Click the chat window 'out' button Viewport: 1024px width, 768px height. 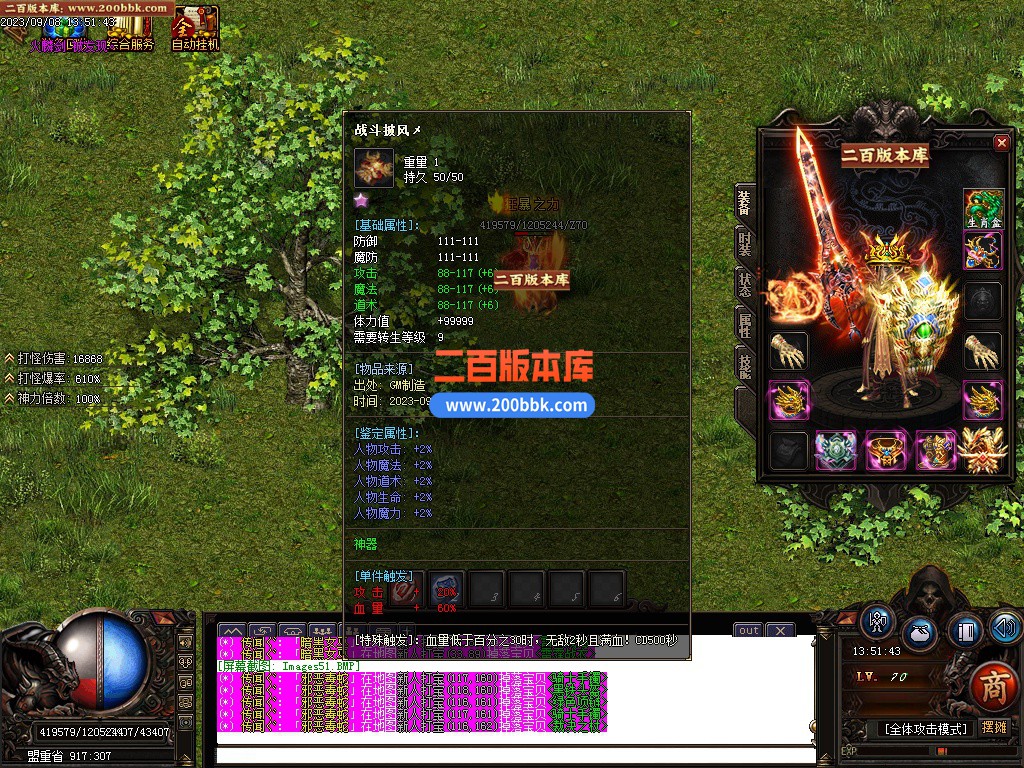pyautogui.click(x=748, y=631)
